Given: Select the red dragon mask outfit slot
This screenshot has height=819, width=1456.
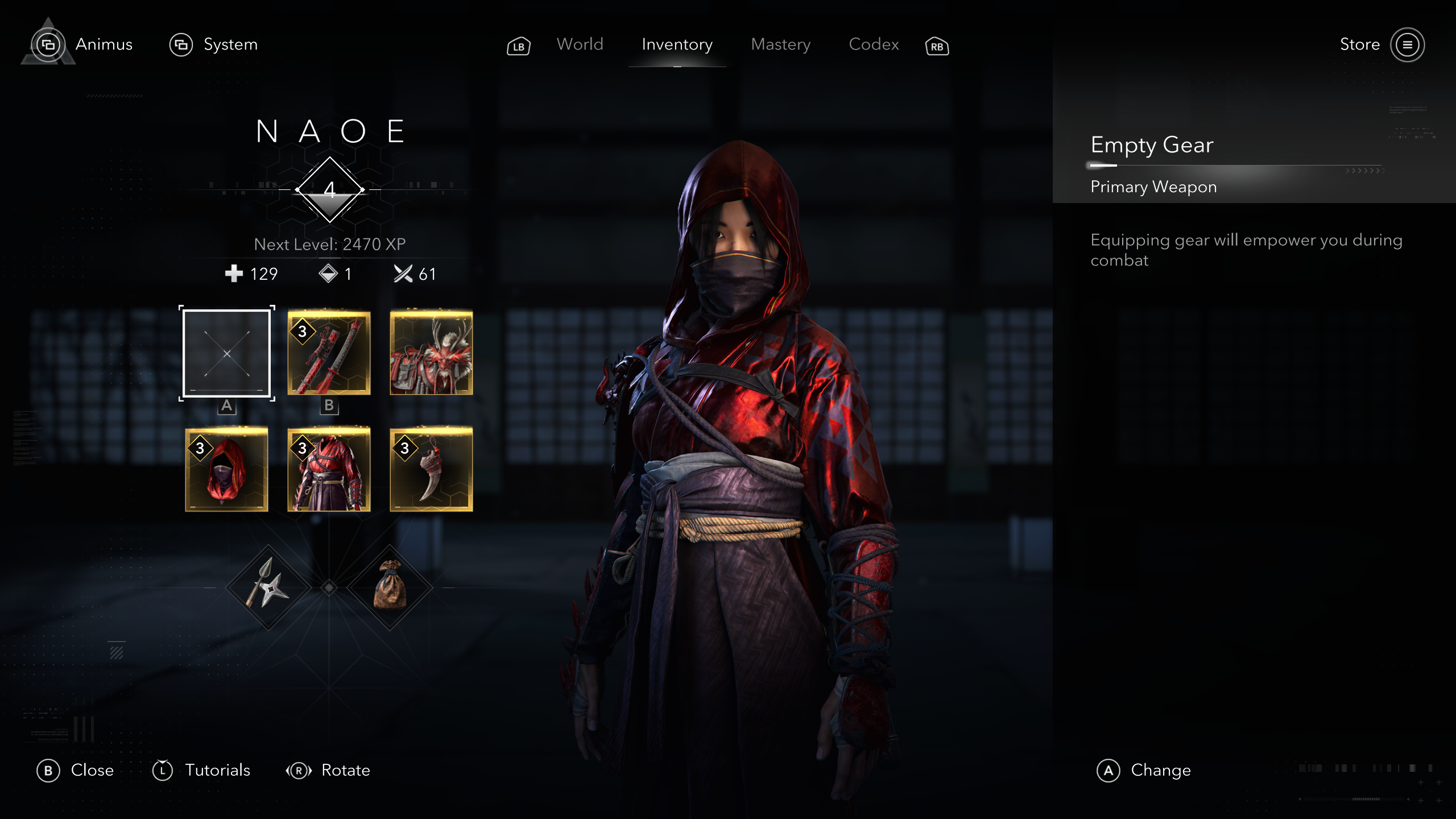Looking at the screenshot, I should coord(431,353).
